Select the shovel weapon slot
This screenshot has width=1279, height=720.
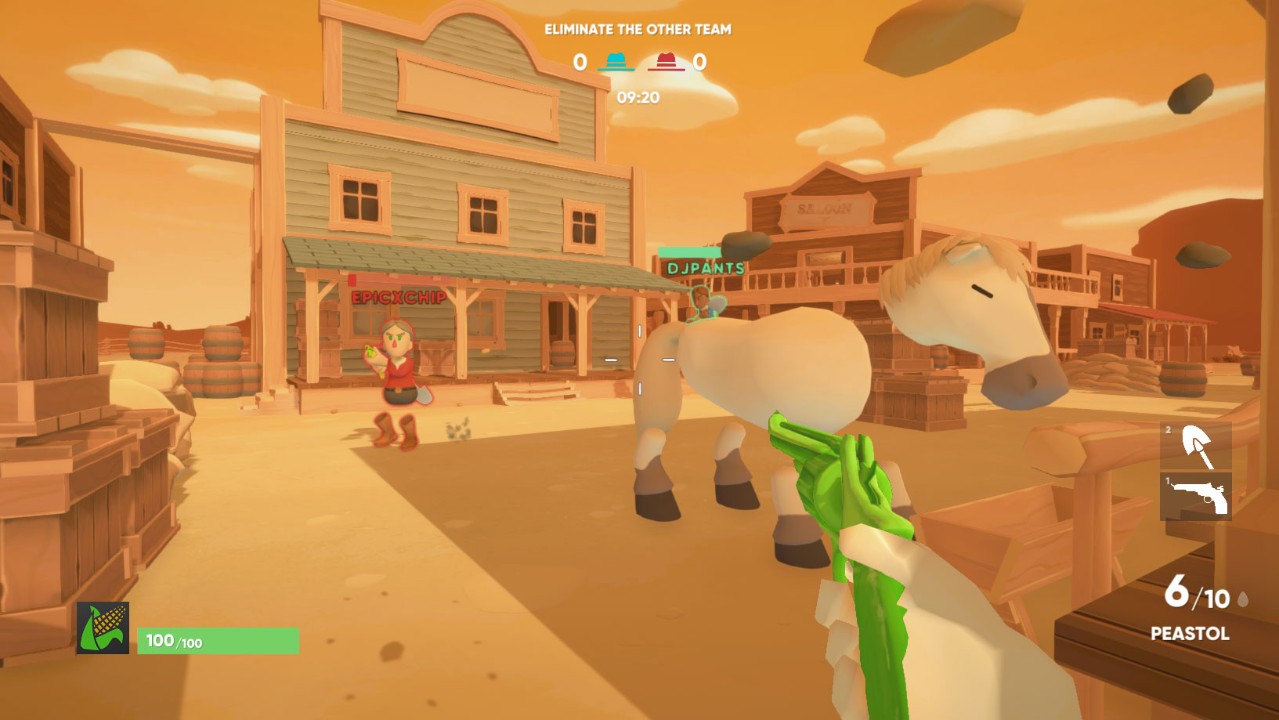[x=1196, y=446]
